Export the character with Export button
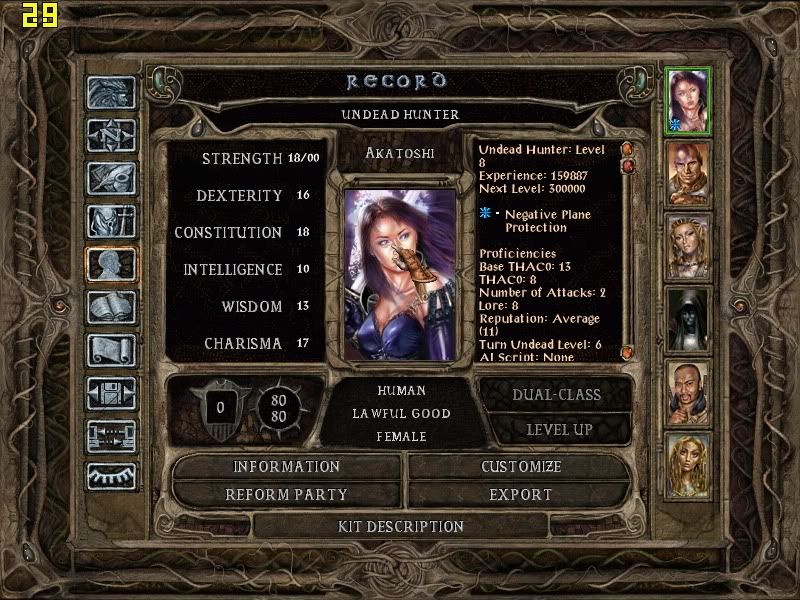 521,495
